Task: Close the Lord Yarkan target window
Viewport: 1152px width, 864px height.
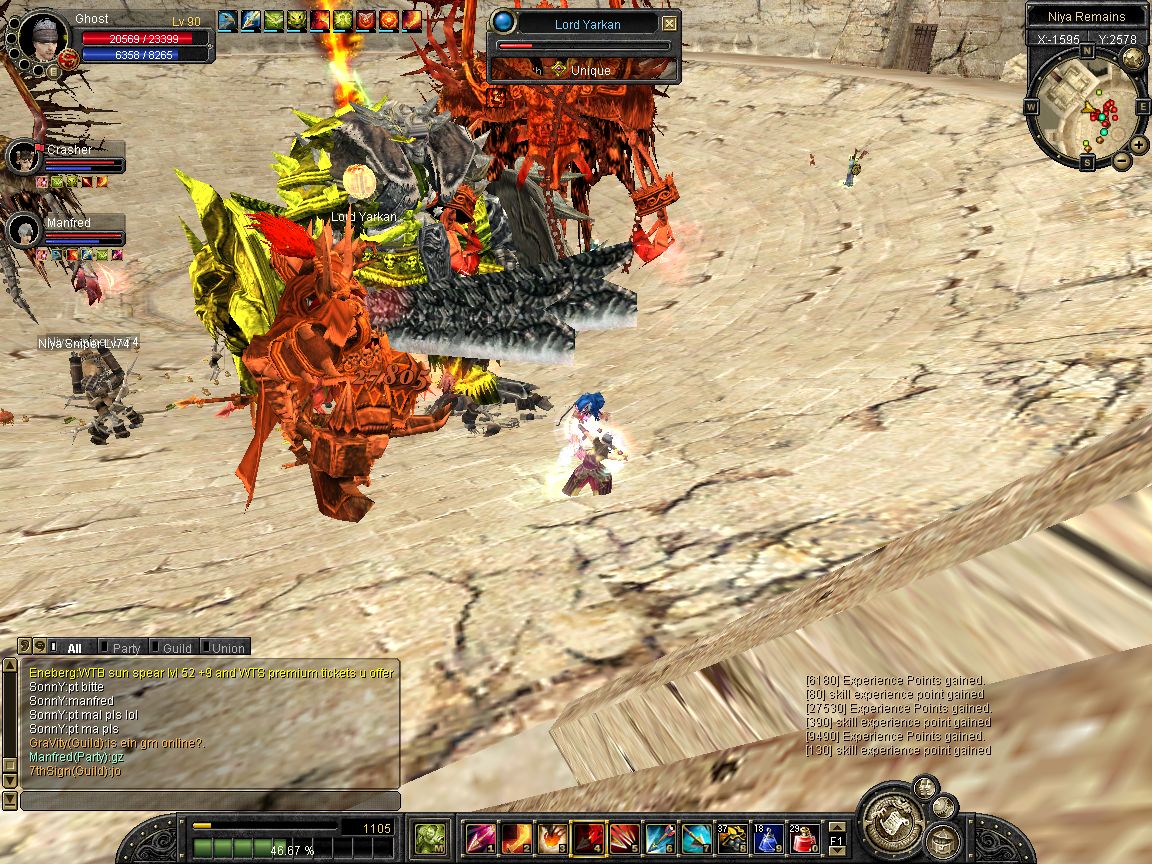Action: click(669, 23)
